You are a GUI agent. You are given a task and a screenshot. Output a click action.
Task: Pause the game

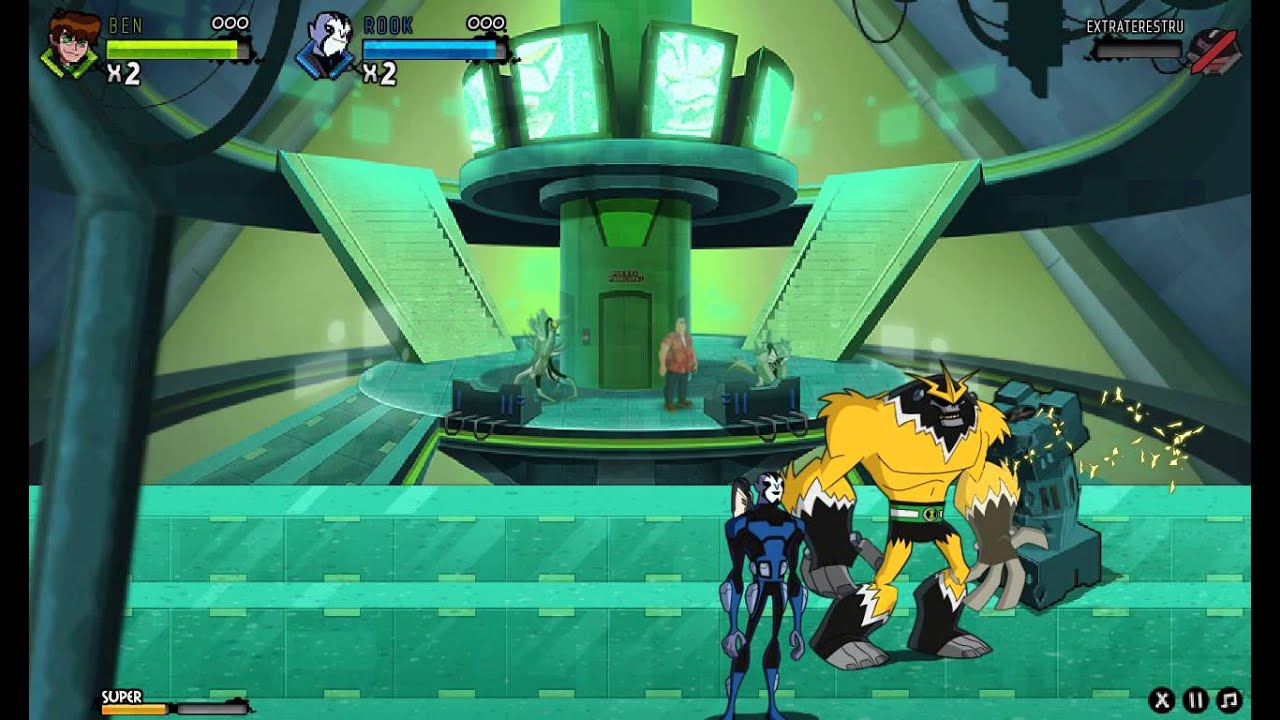[1195, 700]
